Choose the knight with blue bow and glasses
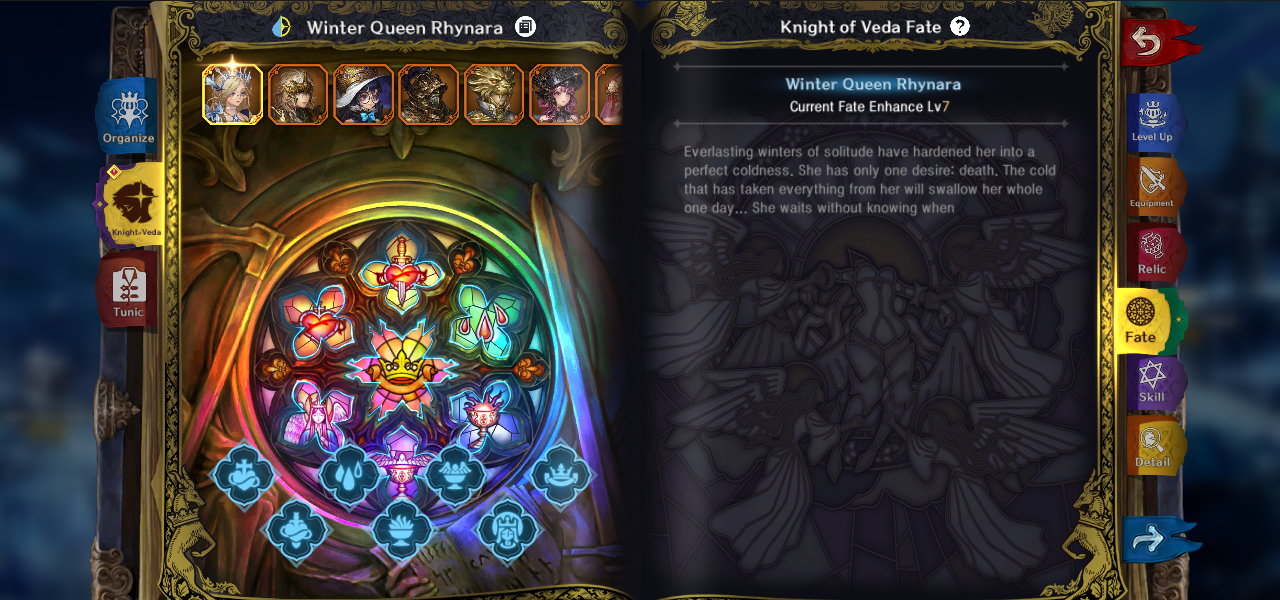 point(363,94)
